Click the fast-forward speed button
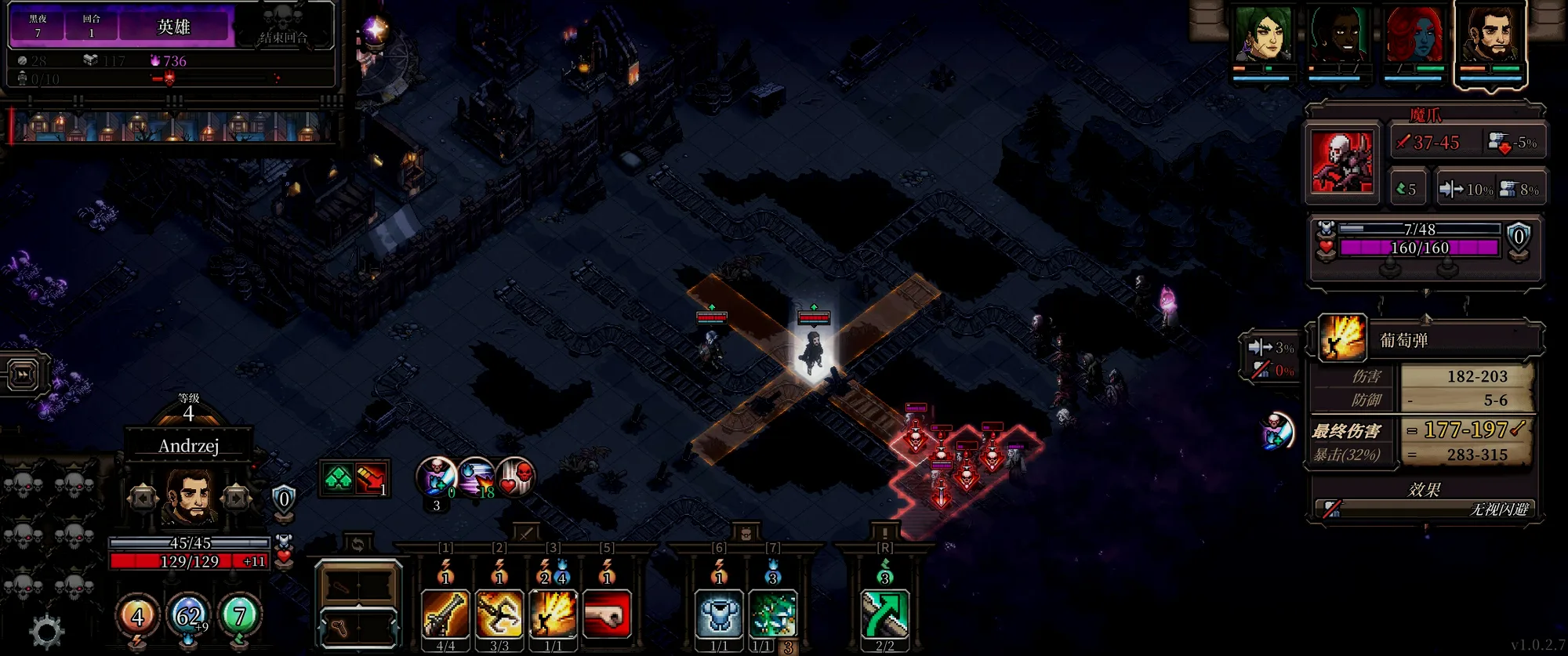 (x=24, y=375)
